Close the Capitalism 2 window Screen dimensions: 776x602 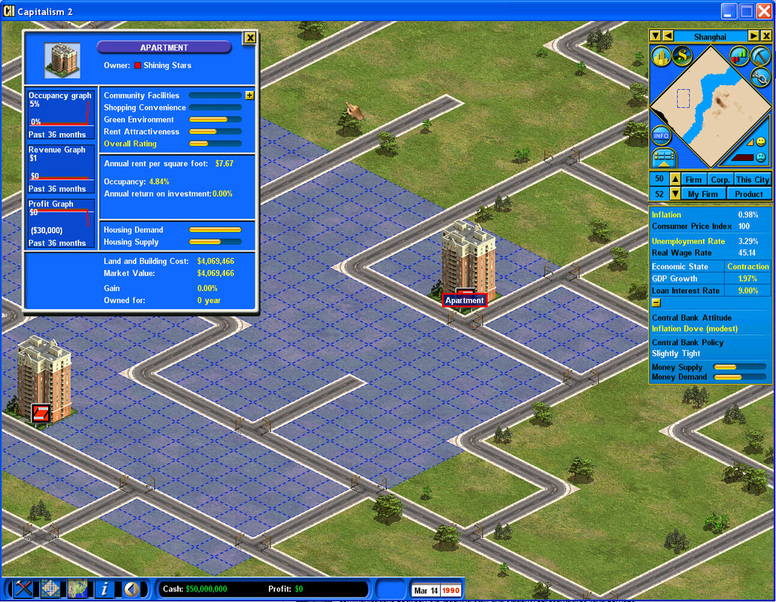tap(763, 10)
